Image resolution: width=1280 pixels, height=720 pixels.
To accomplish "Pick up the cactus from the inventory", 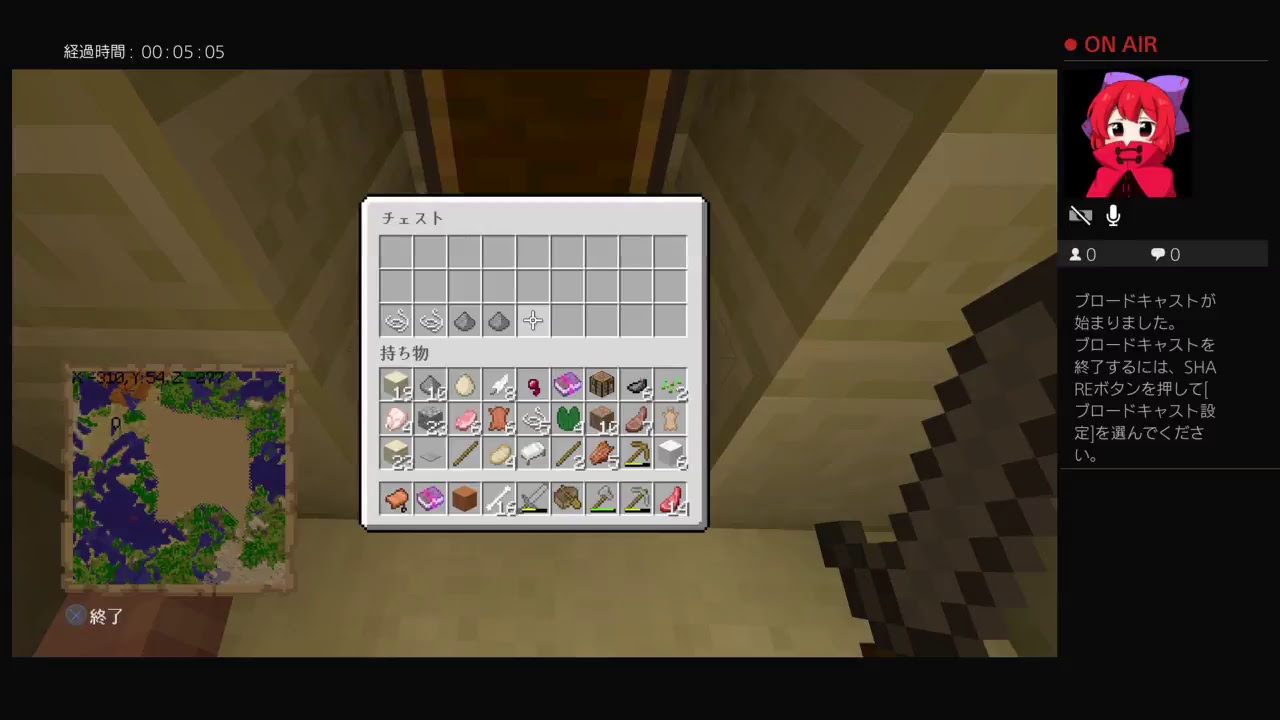I will (567, 420).
